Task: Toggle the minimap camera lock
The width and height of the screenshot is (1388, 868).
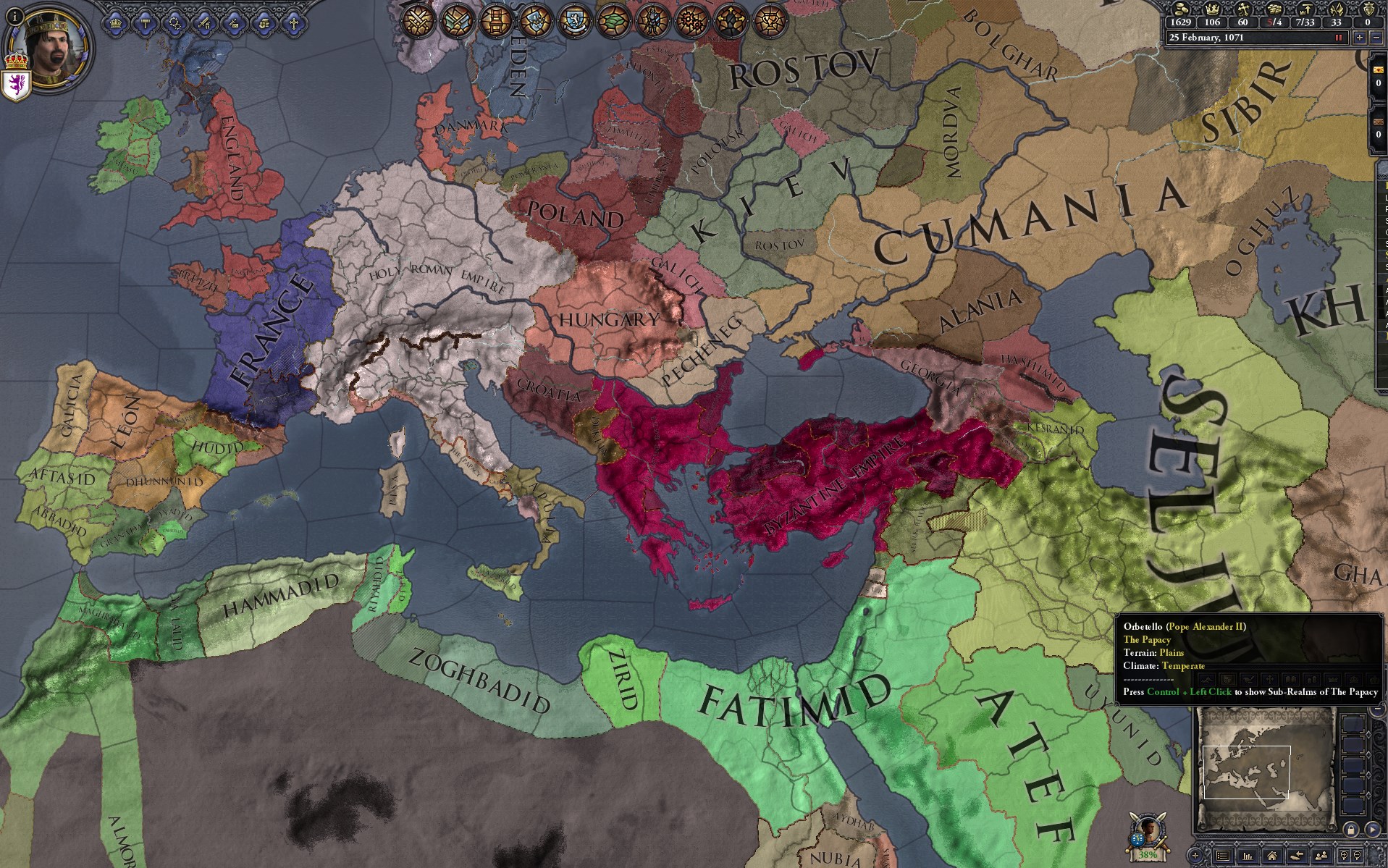Action: [x=1351, y=830]
